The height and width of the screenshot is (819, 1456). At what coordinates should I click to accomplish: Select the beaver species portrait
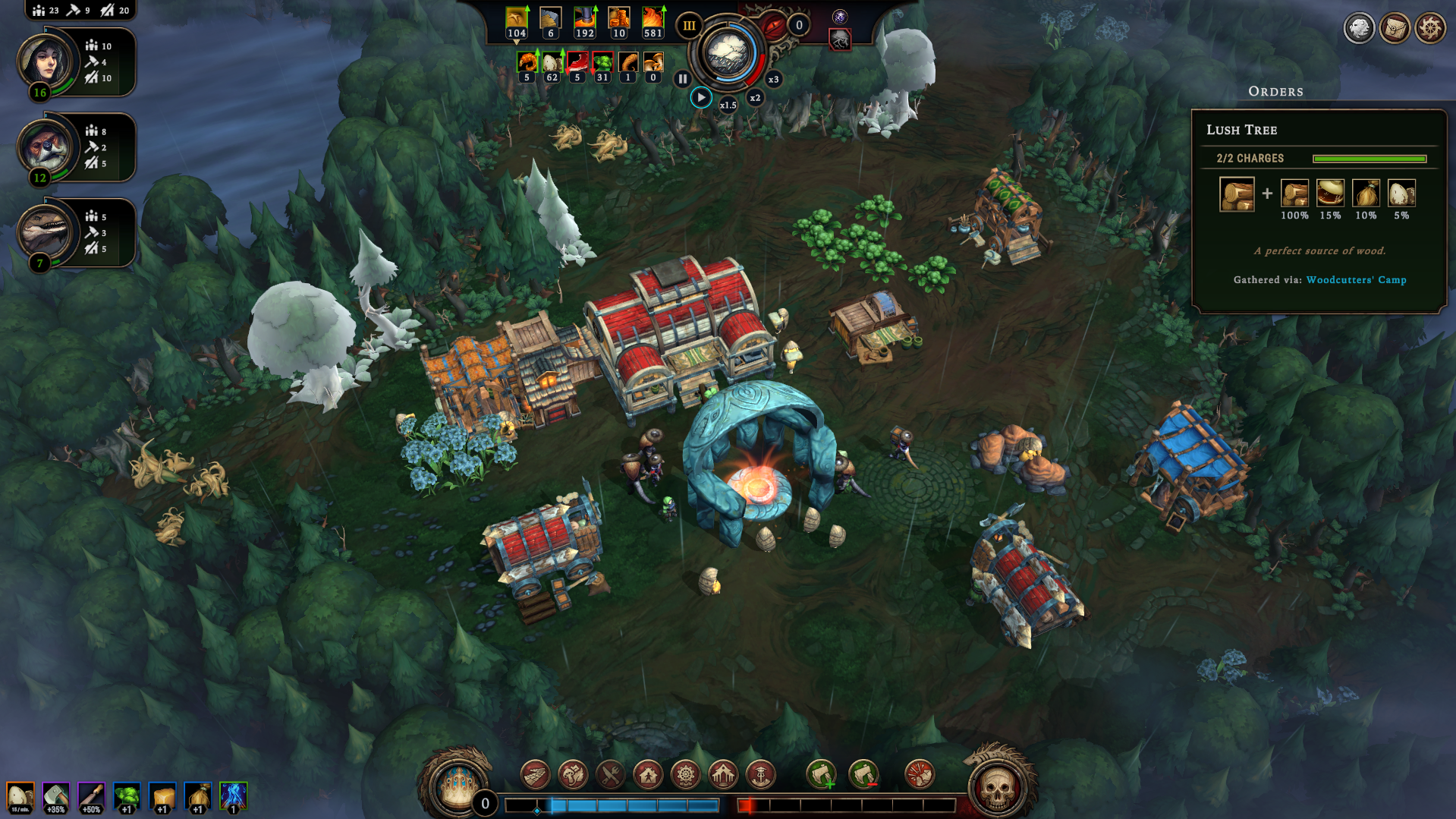tap(46, 146)
